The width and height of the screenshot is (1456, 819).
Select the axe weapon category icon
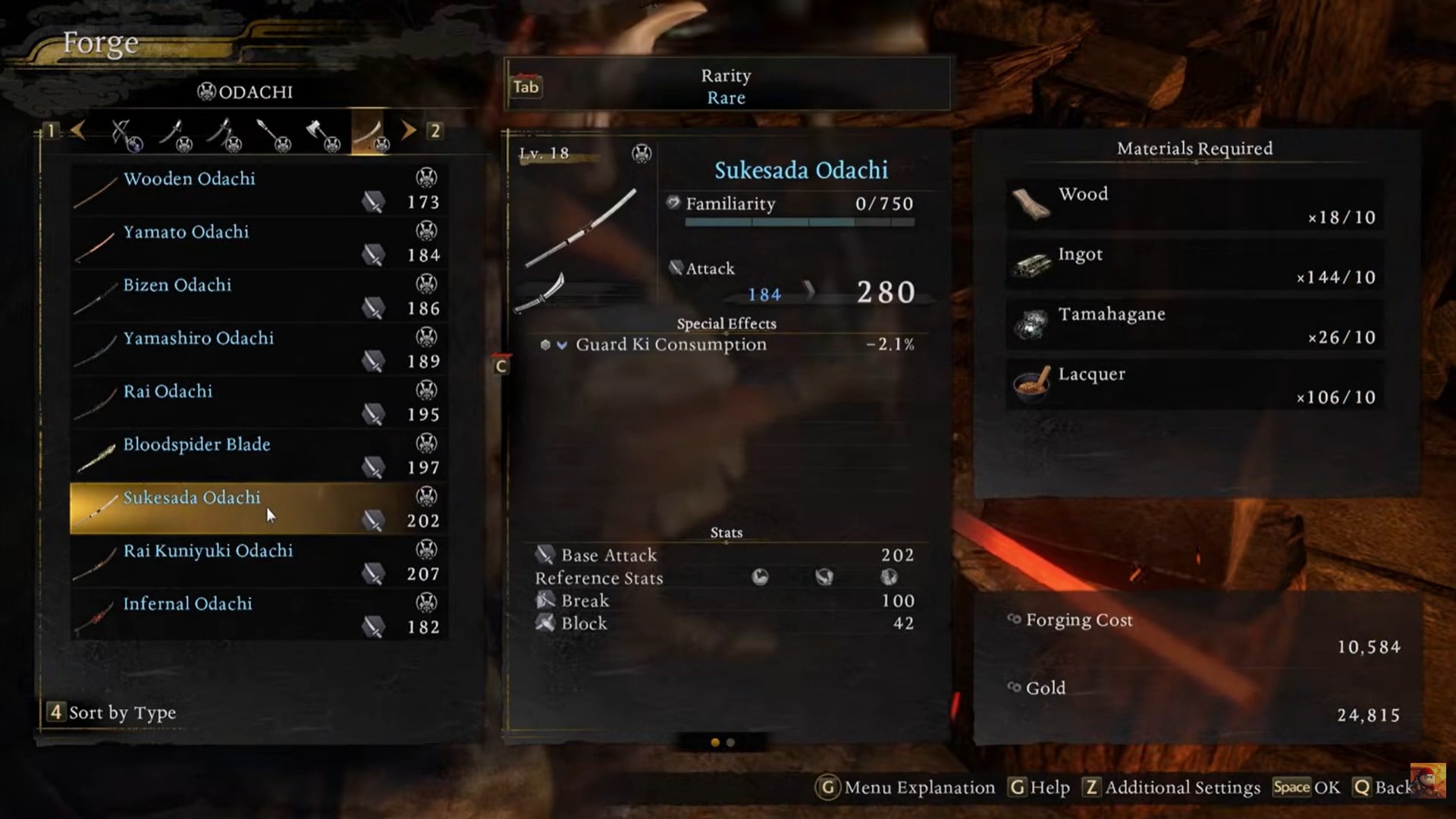tap(318, 131)
